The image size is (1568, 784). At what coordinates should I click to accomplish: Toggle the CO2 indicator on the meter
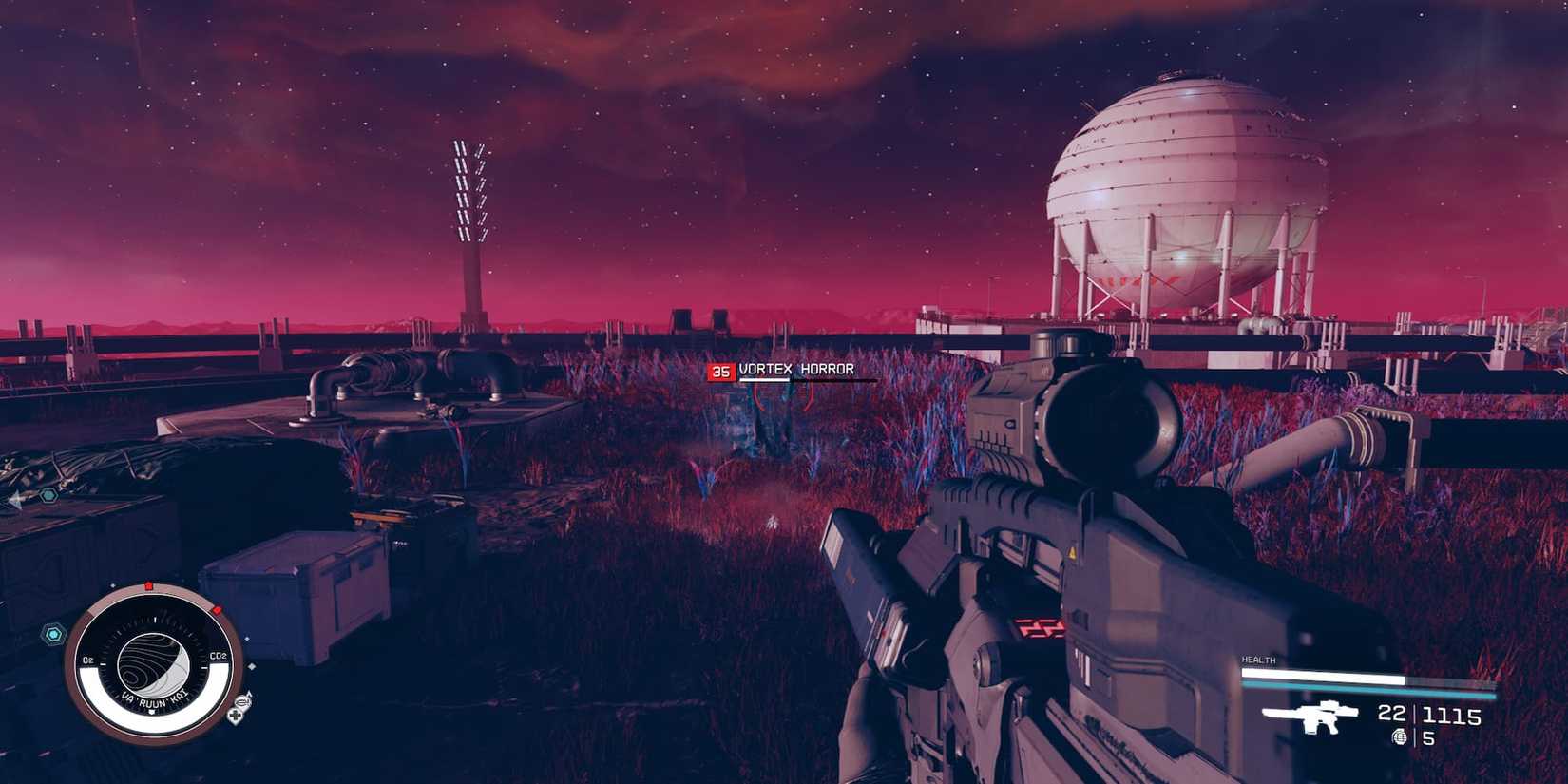(217, 656)
